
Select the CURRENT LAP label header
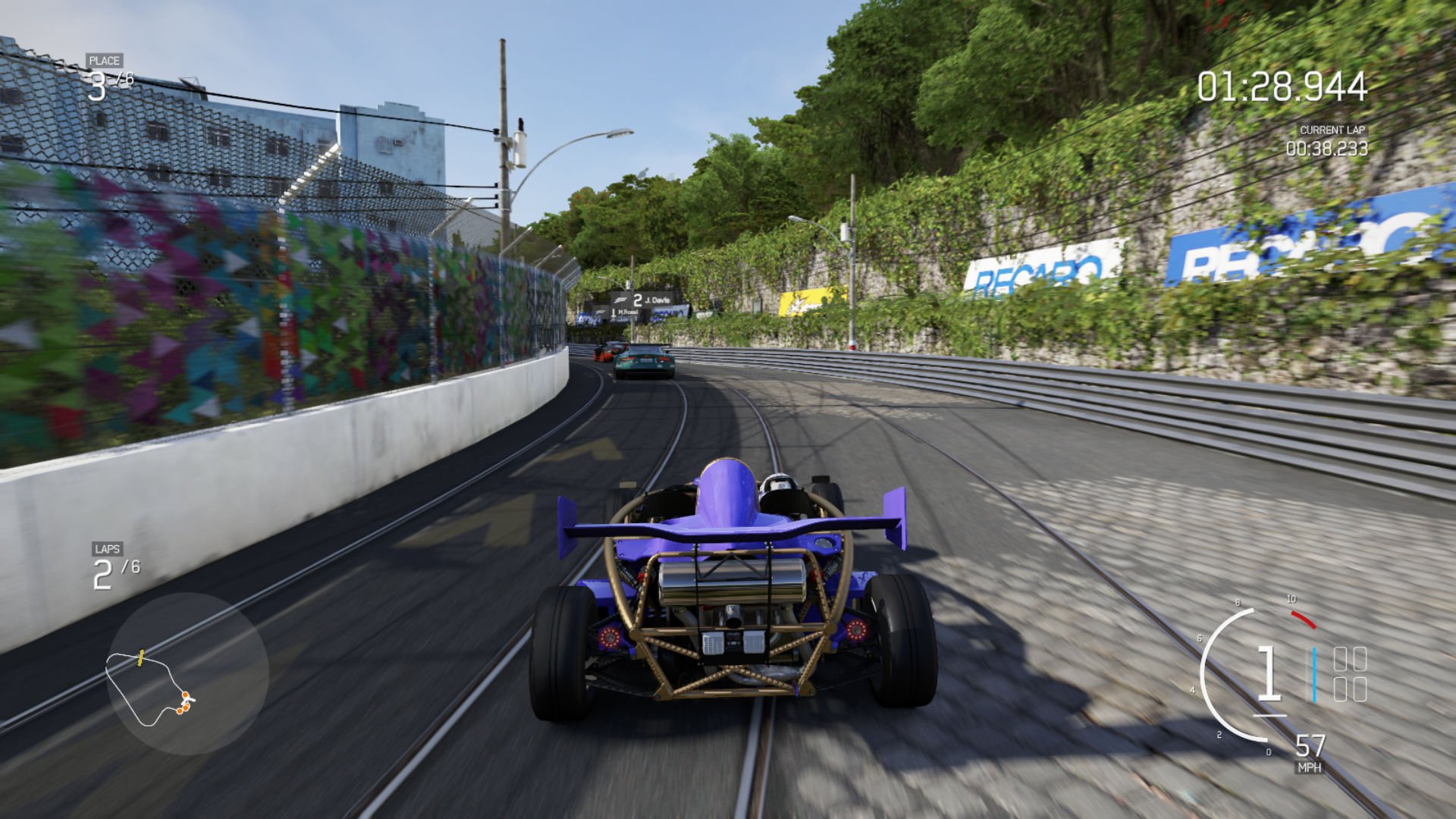[1332, 130]
